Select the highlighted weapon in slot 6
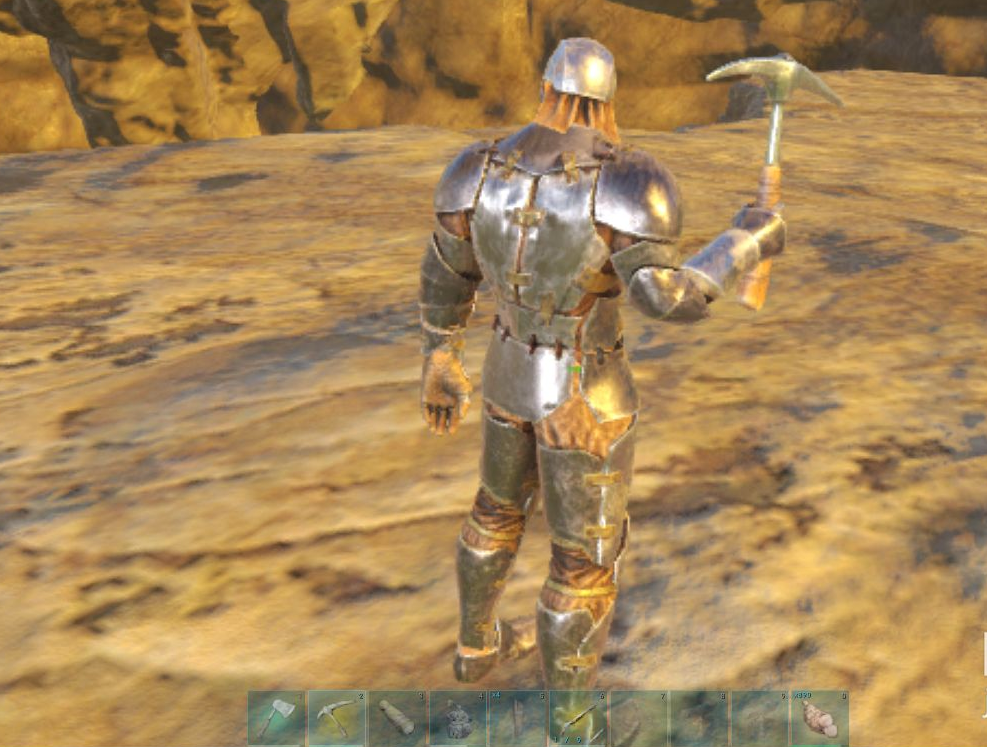 (x=578, y=718)
